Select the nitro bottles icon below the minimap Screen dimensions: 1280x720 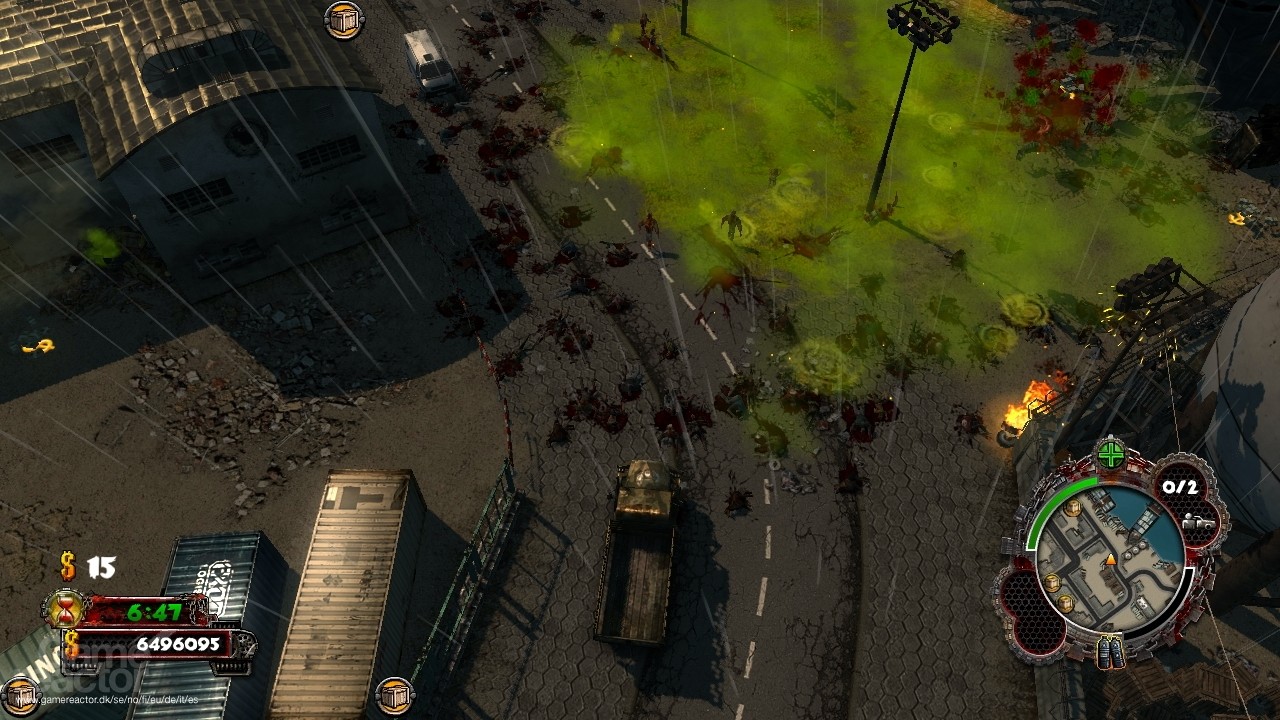[x=1110, y=653]
